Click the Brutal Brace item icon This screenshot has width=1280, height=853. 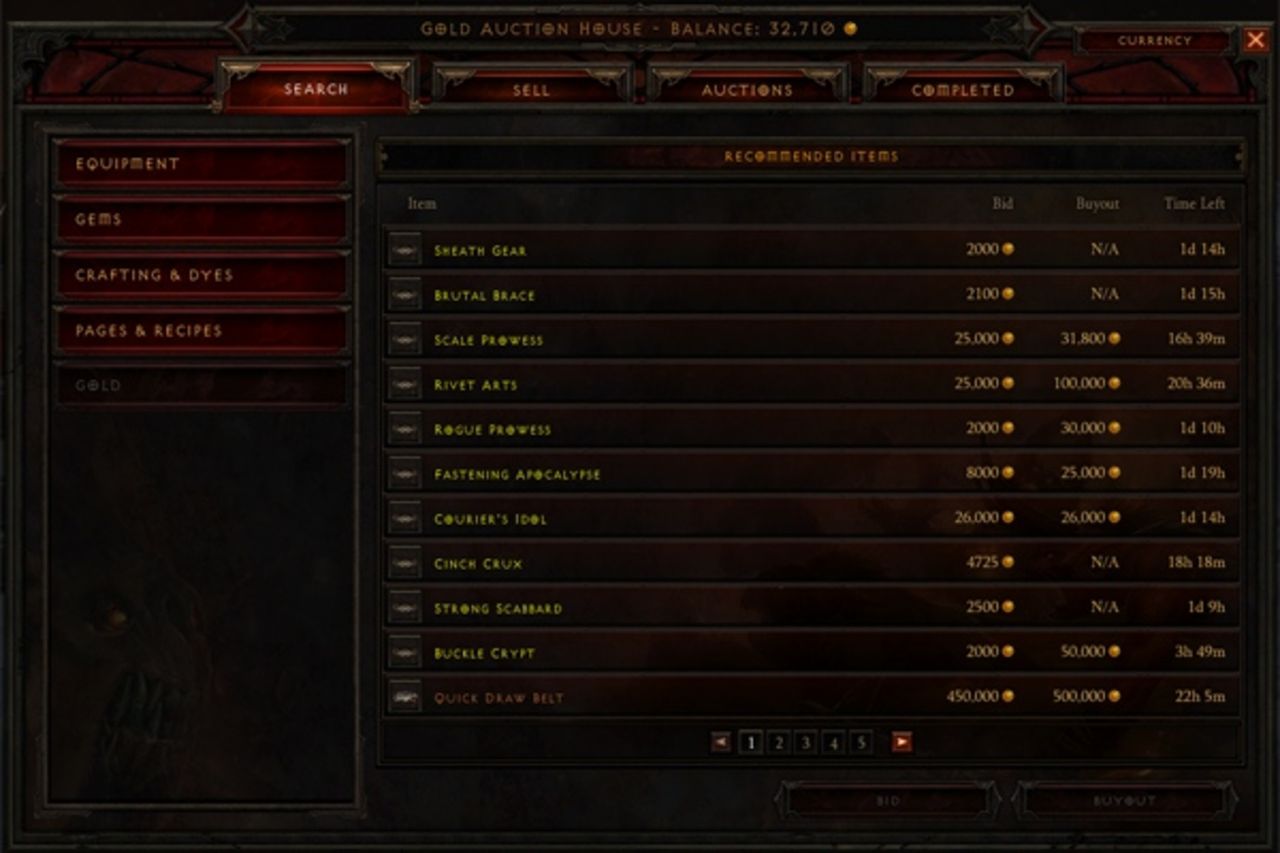404,295
